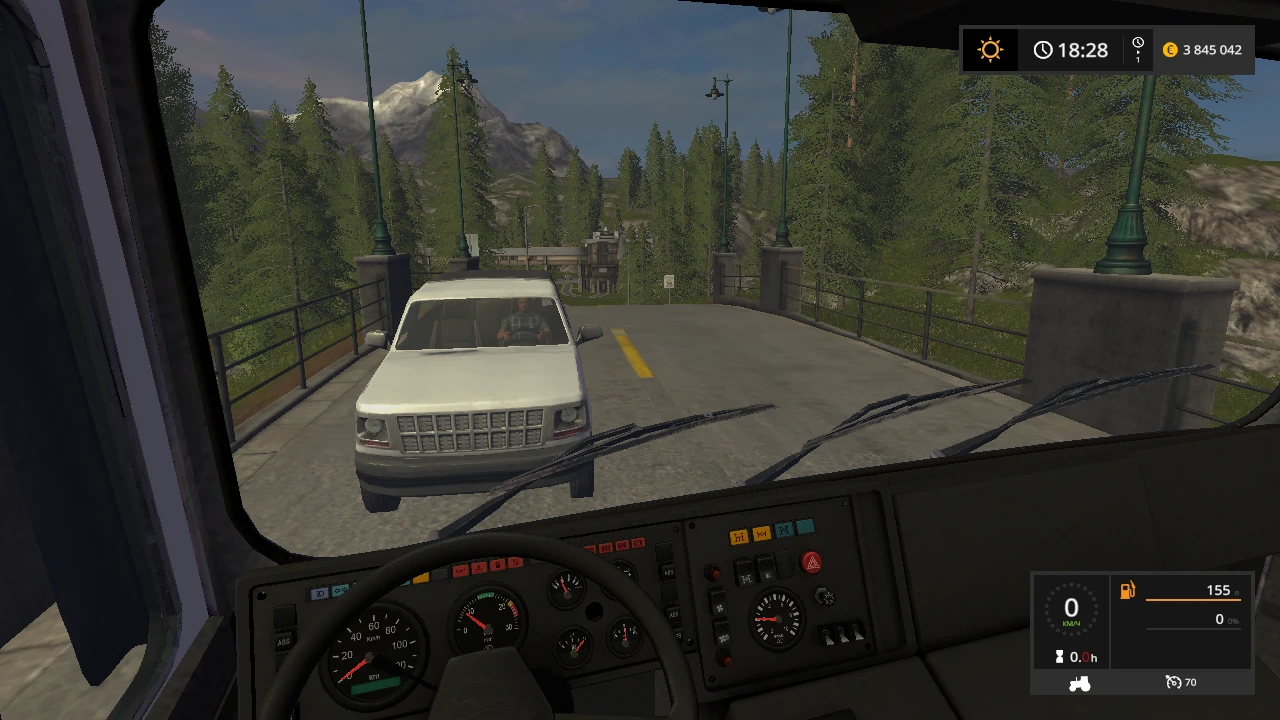Screen dimensions: 1280x720
Task: Click the money balance 3 845 042
Action: 1210,48
